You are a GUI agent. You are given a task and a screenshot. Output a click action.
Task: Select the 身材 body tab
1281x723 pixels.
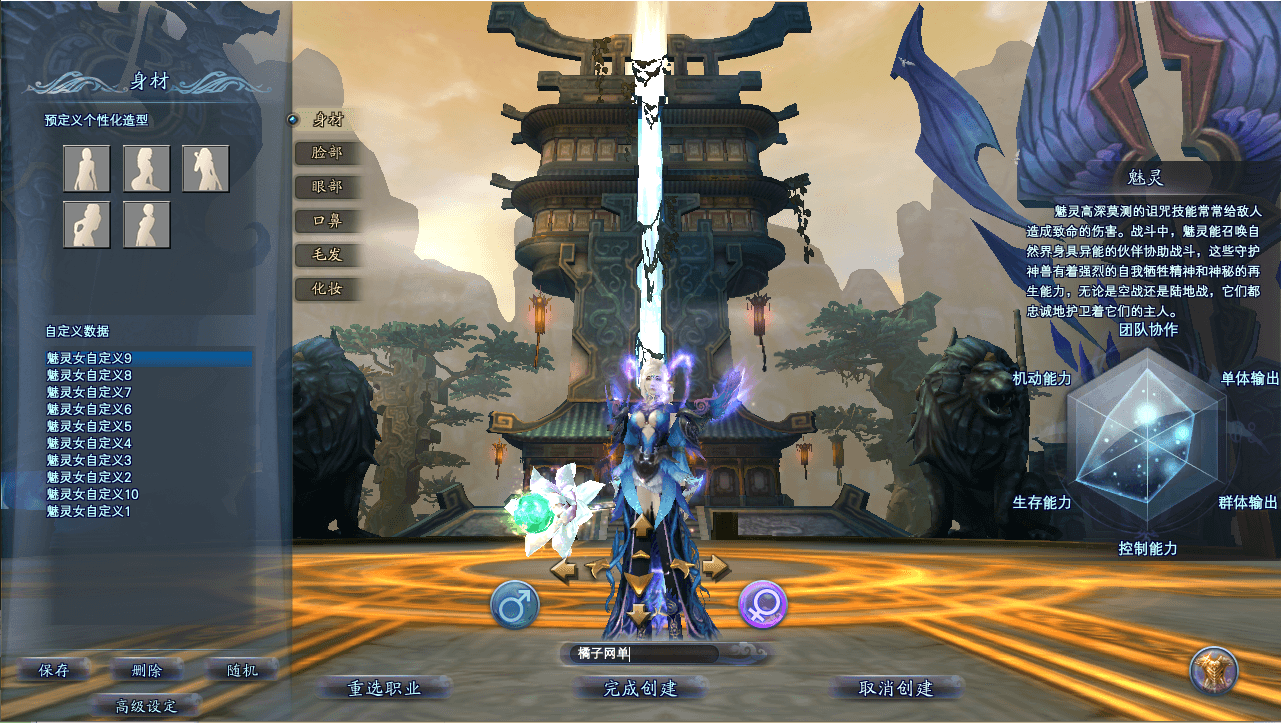point(327,120)
